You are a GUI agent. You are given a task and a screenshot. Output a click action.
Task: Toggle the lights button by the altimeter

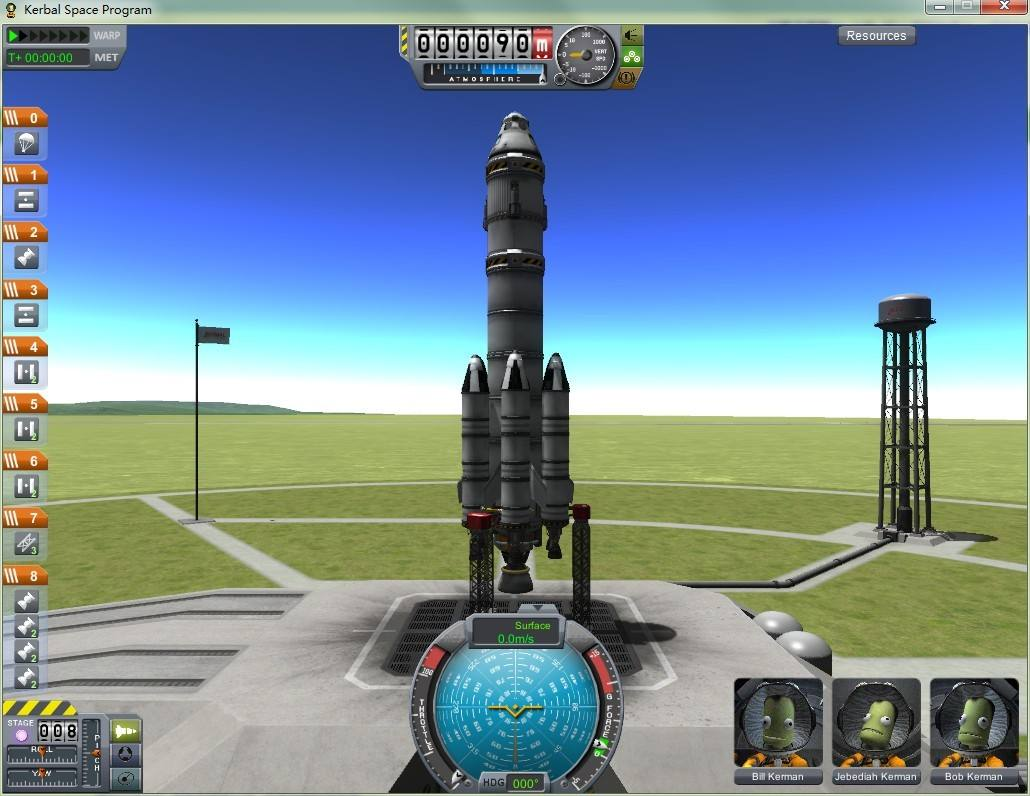tap(631, 35)
